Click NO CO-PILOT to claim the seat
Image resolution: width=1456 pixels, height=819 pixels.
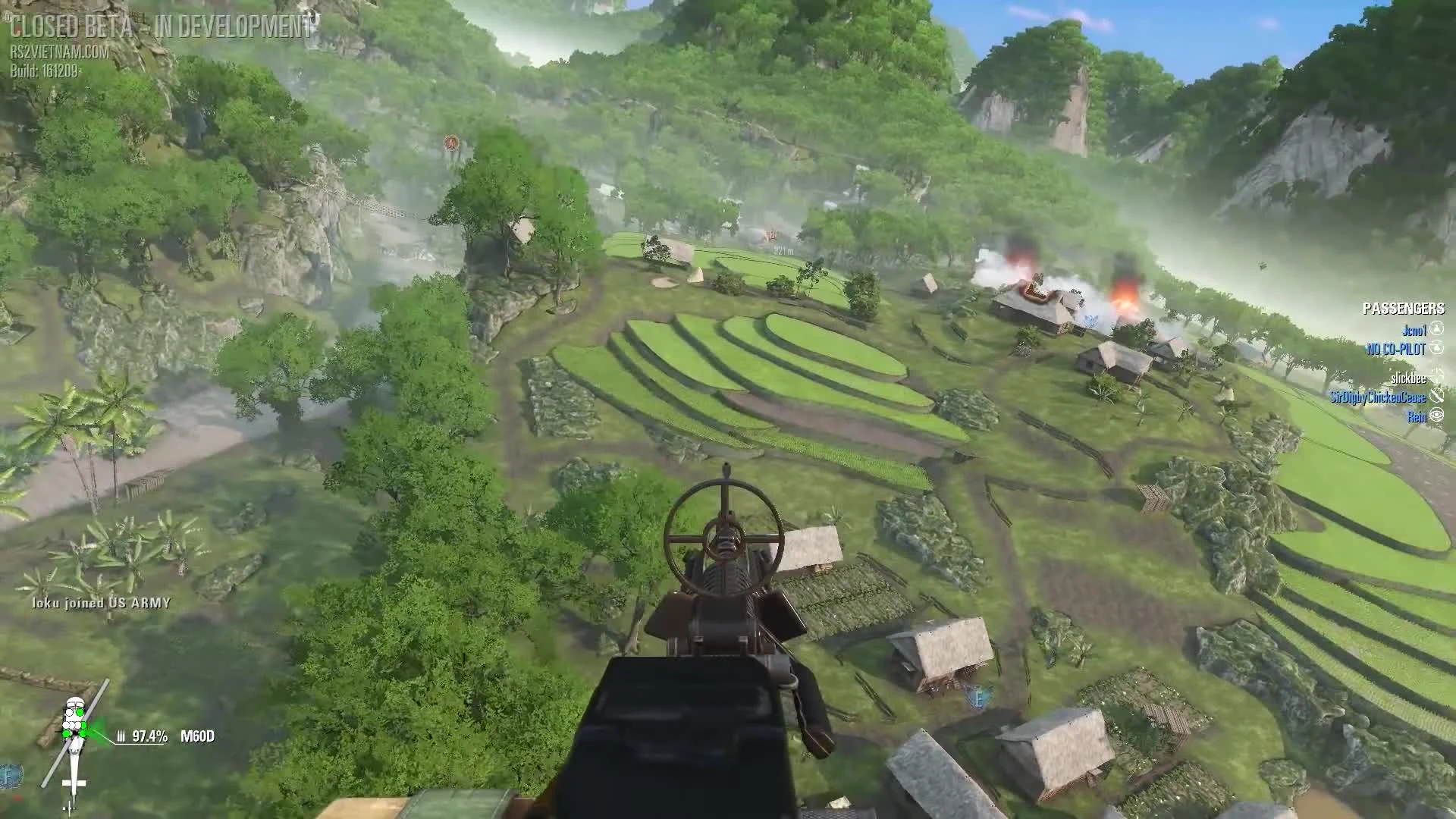pyautogui.click(x=1396, y=347)
